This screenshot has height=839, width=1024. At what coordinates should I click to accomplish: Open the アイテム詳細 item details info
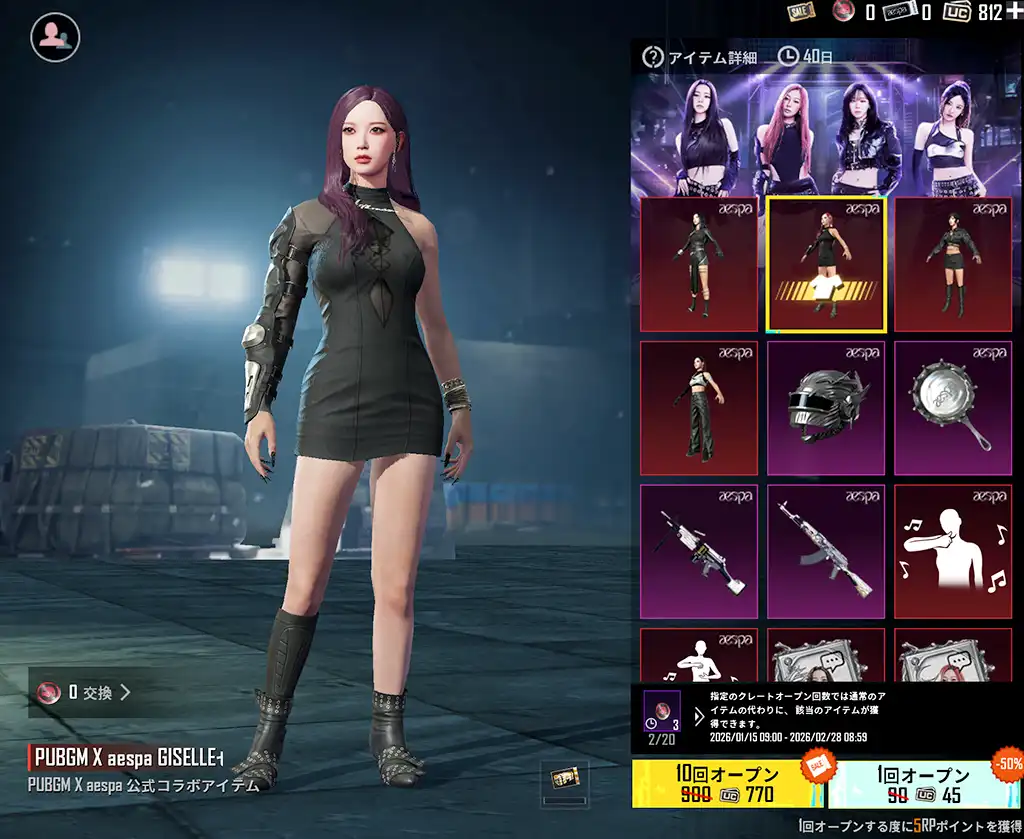tap(702, 57)
